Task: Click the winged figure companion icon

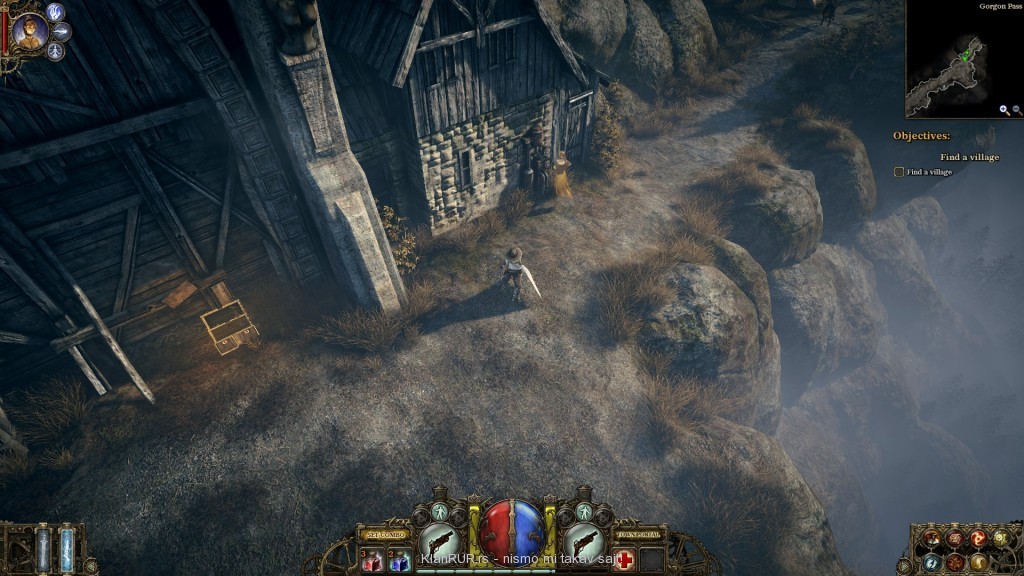Action: [x=55, y=51]
